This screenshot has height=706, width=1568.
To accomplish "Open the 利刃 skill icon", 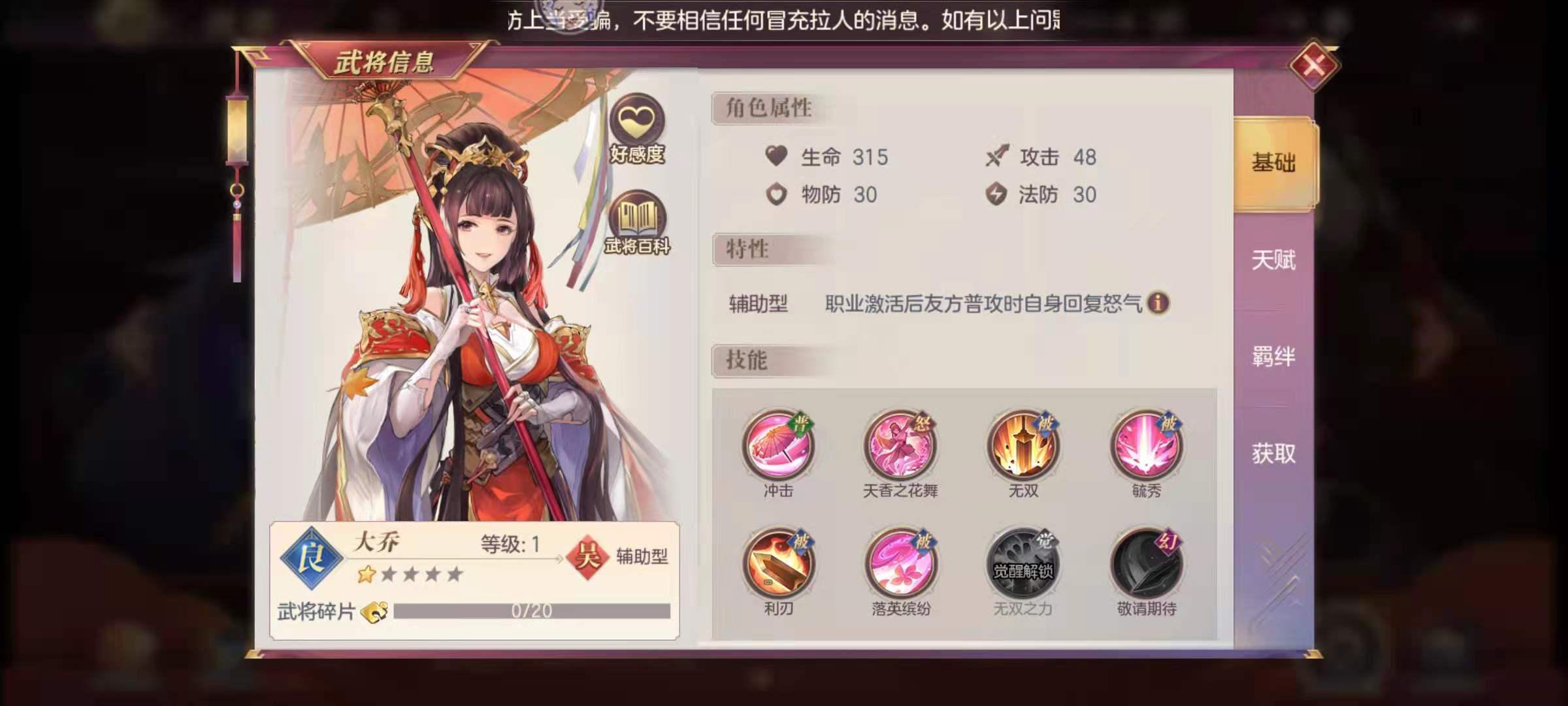I will (x=779, y=563).
